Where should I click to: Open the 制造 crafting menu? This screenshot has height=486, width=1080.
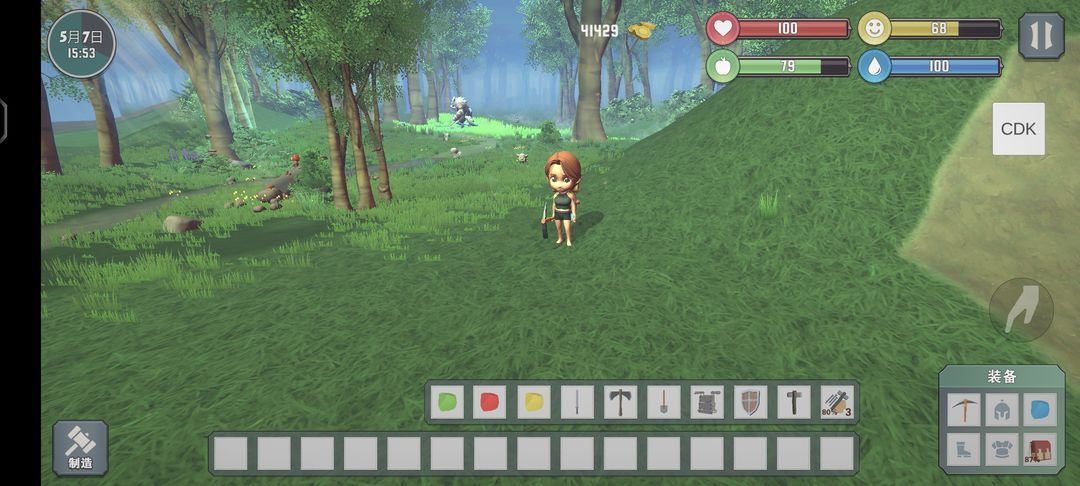click(80, 447)
